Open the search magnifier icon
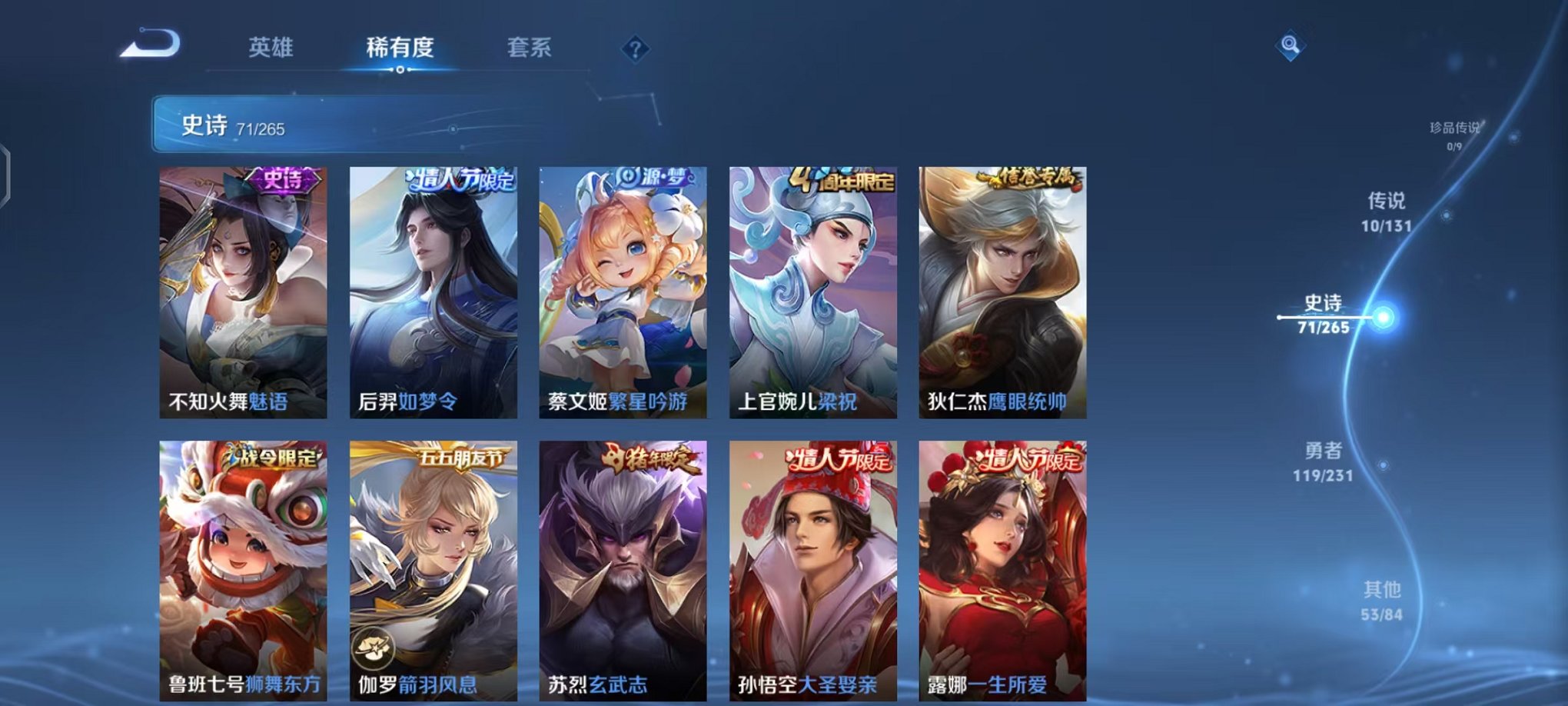Viewport: 1568px width, 706px height. coord(1291,46)
